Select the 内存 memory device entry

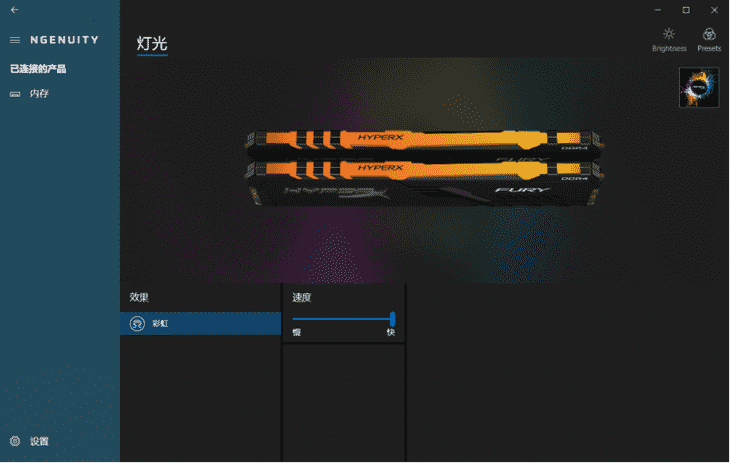coord(38,94)
